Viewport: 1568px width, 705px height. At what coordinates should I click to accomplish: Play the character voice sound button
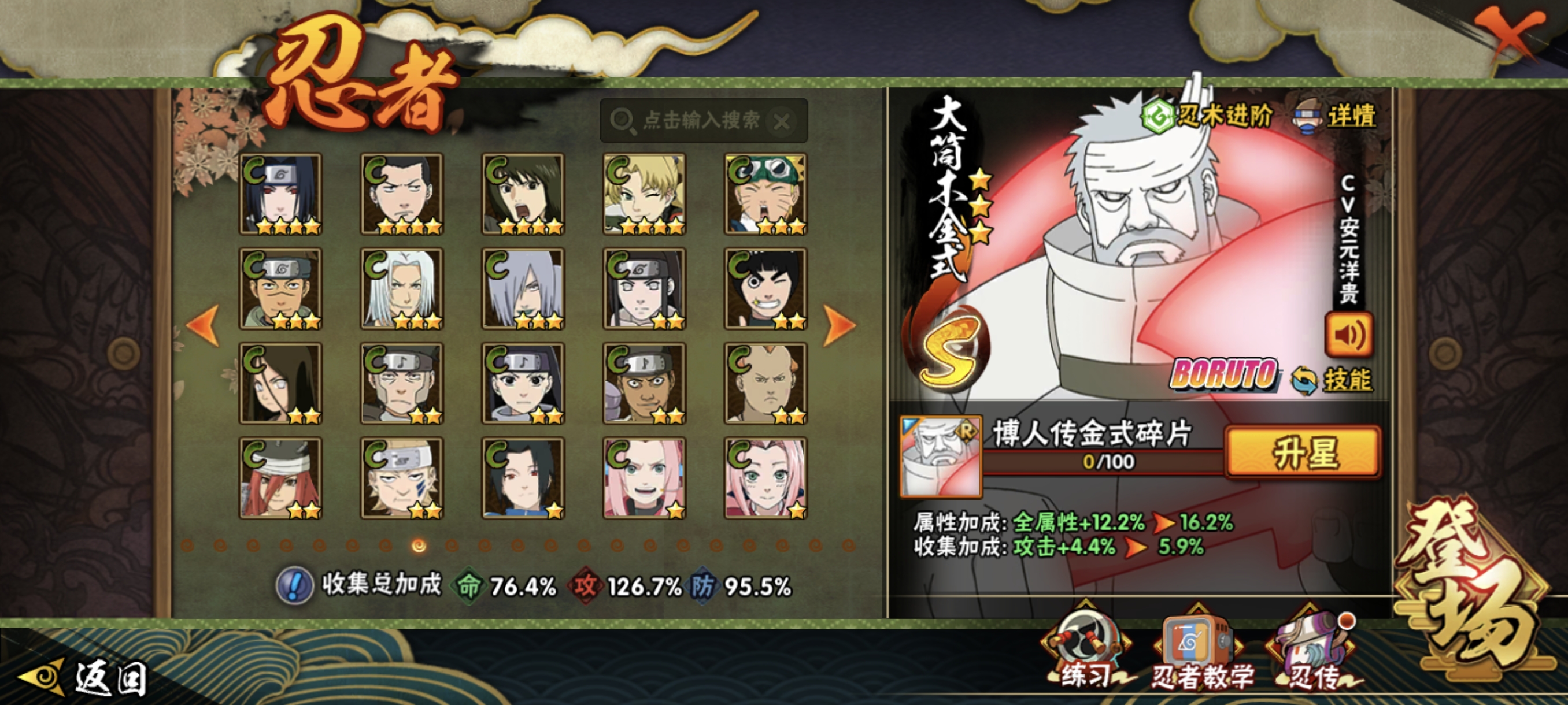(x=1348, y=335)
